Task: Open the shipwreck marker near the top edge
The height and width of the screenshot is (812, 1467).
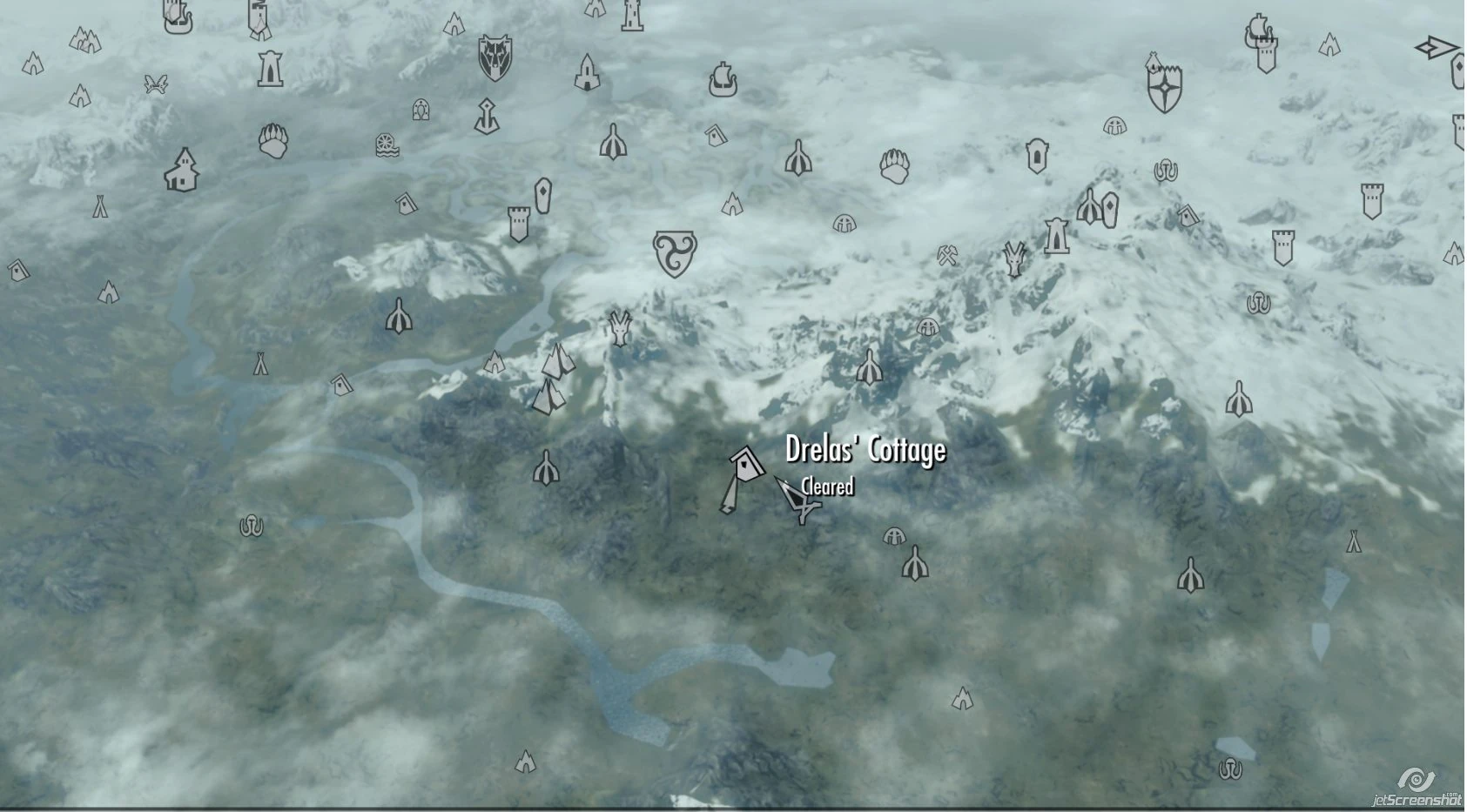Action: (1259, 28)
